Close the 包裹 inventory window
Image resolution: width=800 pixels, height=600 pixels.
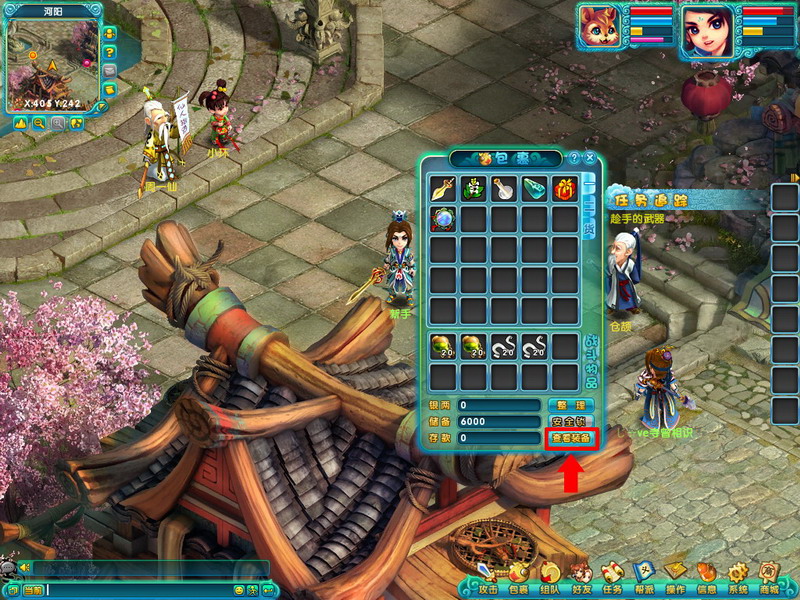tap(590, 158)
